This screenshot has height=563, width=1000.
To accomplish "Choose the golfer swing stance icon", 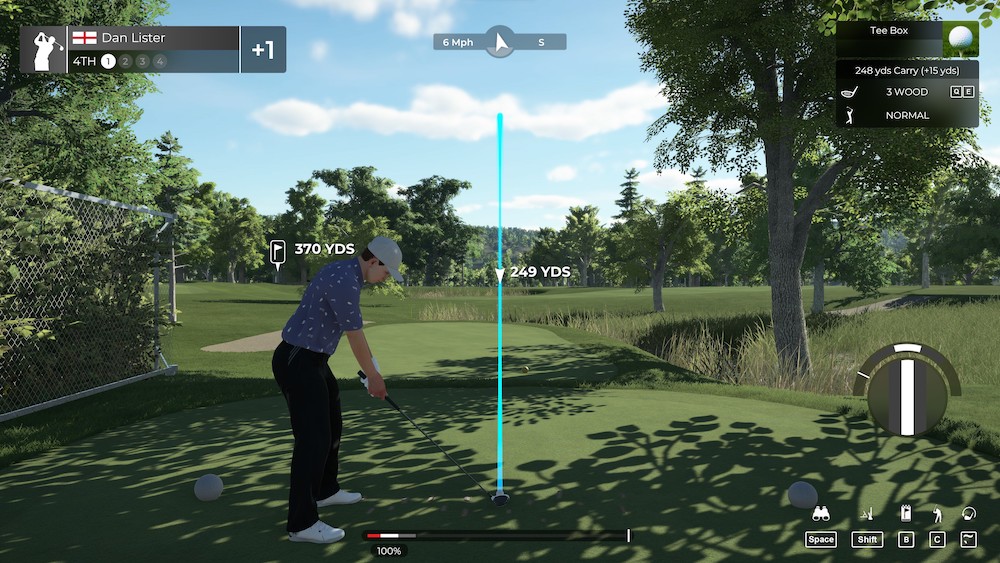I will [x=937, y=515].
